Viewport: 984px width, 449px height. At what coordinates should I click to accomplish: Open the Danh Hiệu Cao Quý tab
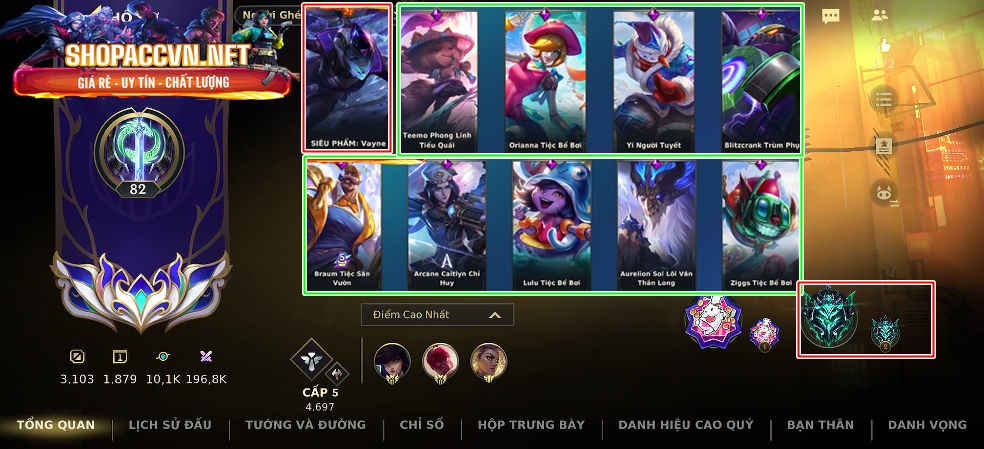[x=685, y=425]
